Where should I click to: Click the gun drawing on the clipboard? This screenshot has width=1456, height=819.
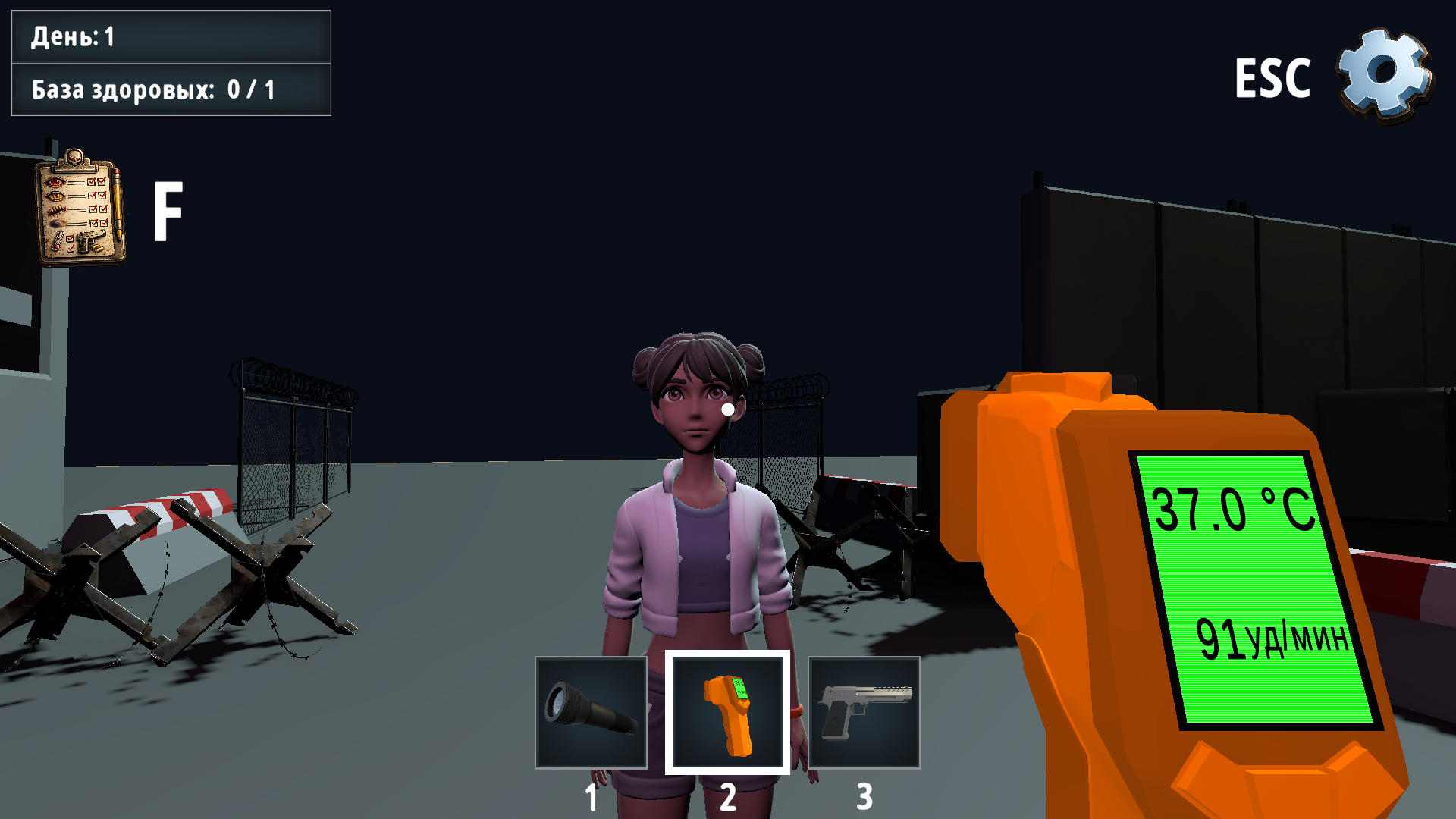(x=91, y=242)
